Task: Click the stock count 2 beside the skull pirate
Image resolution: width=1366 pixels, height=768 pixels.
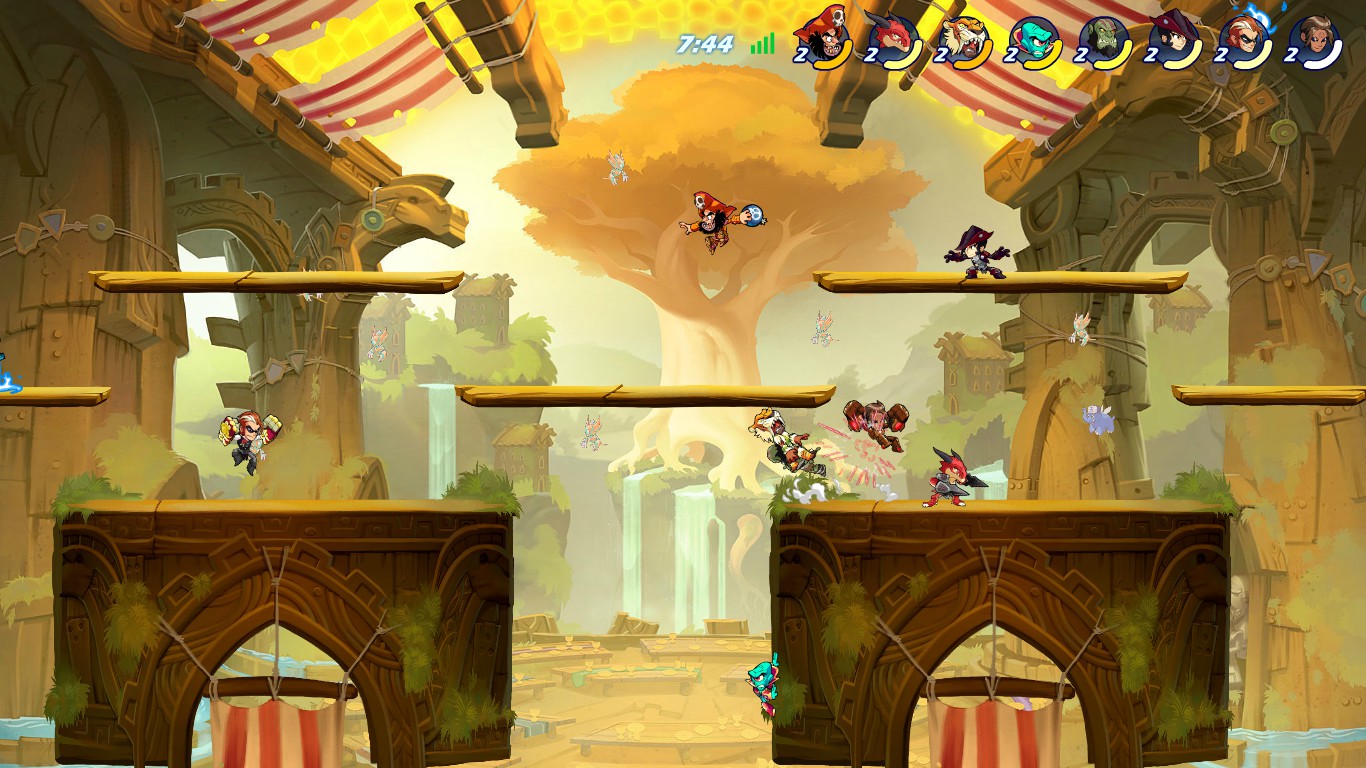Action: point(800,55)
